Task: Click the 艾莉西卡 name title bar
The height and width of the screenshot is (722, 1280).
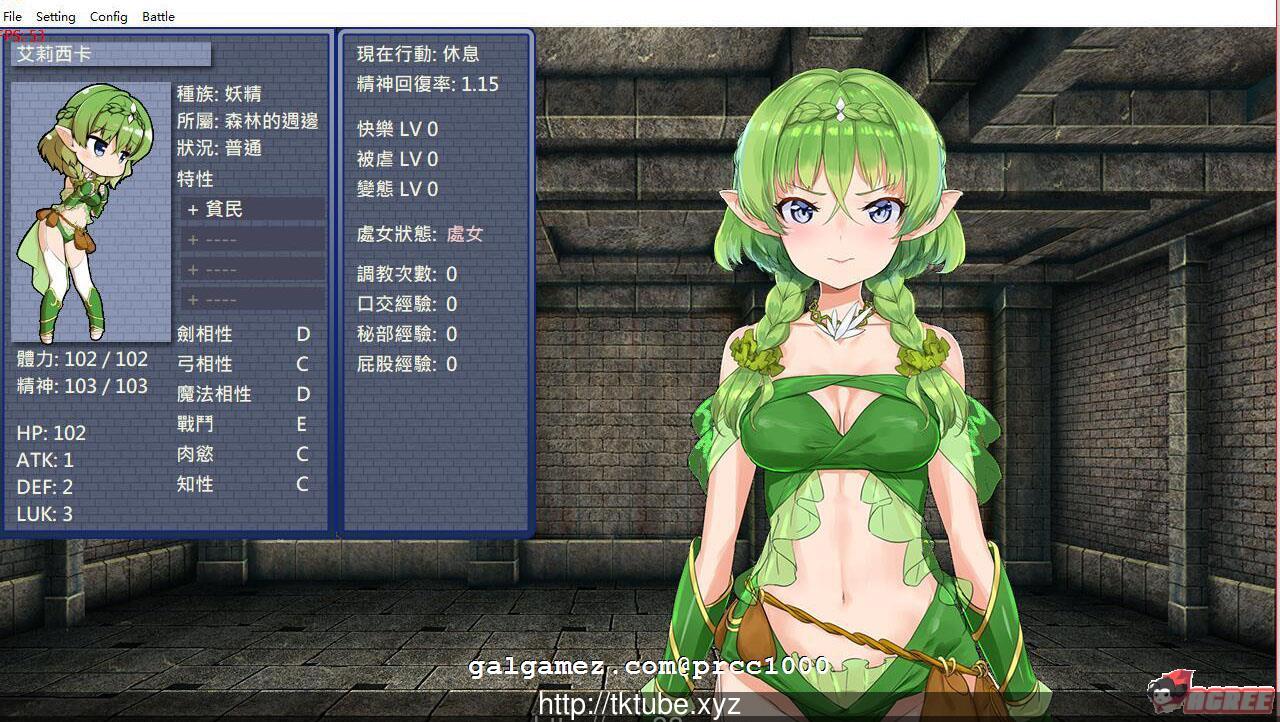Action: pyautogui.click(x=110, y=55)
